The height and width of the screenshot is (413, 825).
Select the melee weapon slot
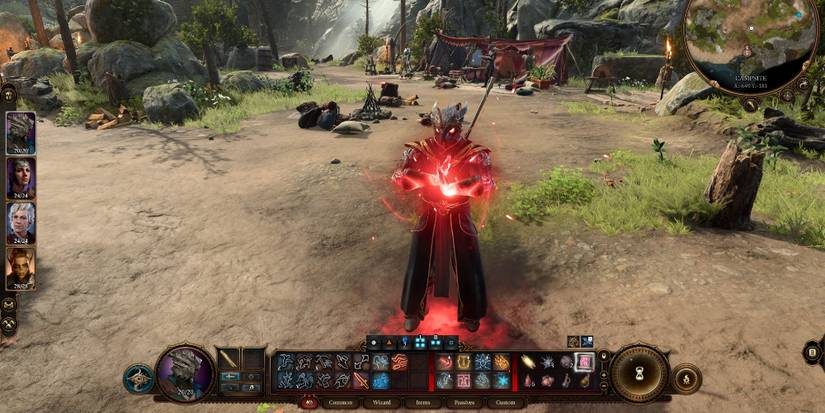click(x=229, y=358)
